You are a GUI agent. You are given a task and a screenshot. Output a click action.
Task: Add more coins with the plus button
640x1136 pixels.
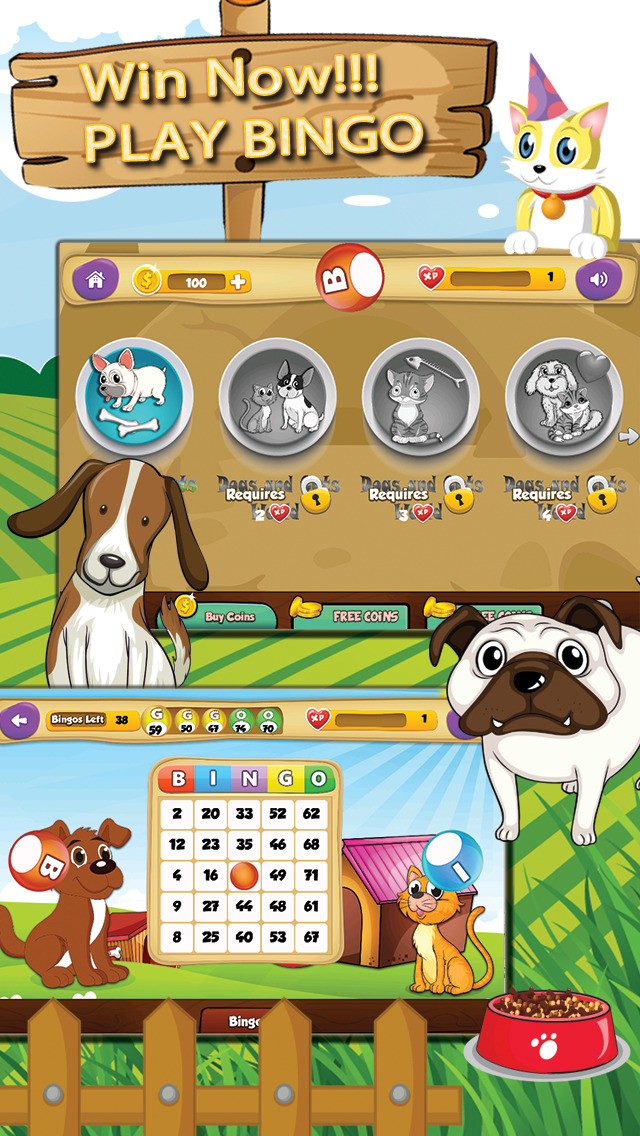(x=238, y=282)
